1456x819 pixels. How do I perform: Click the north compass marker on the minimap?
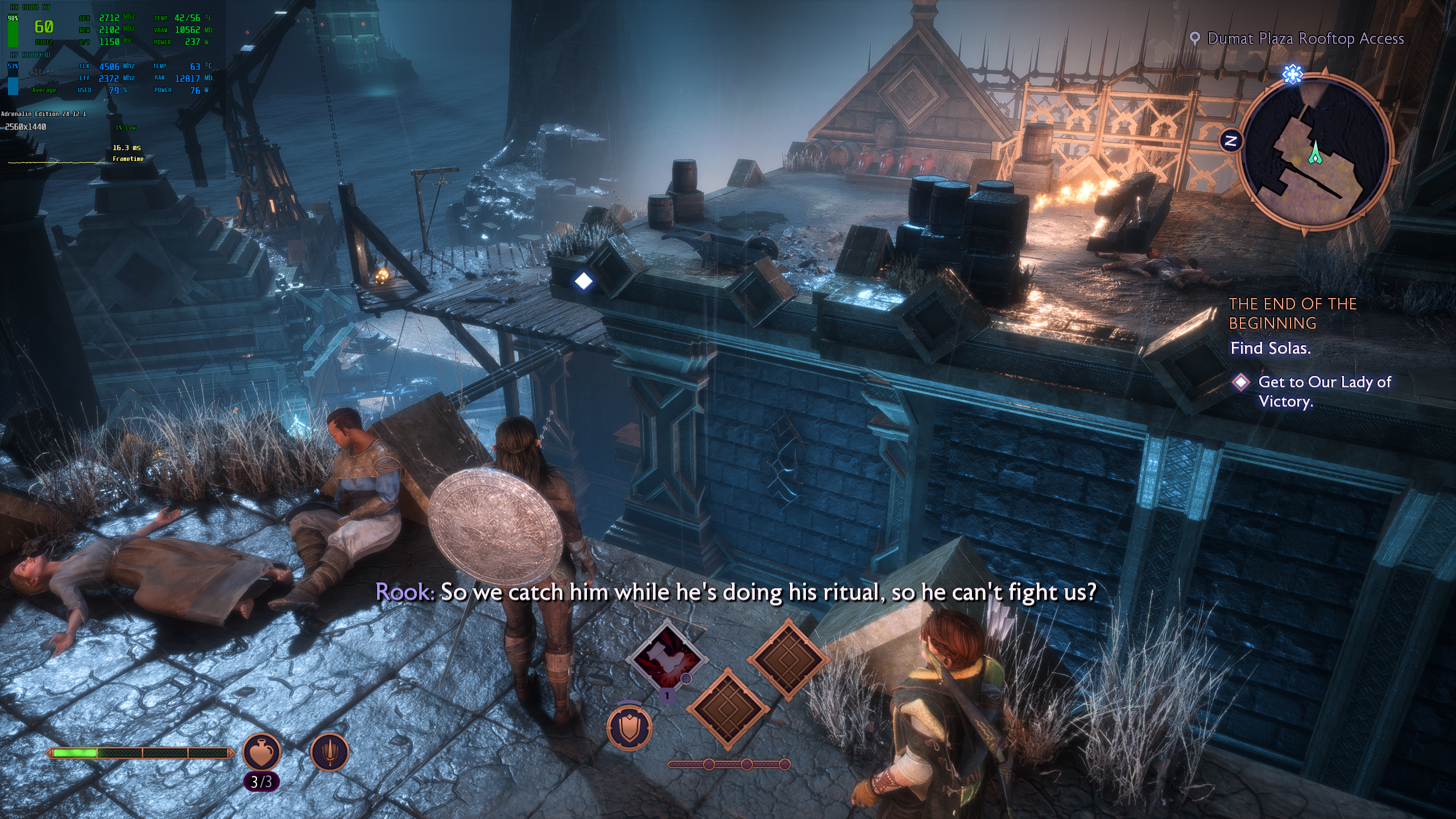coord(1231,141)
